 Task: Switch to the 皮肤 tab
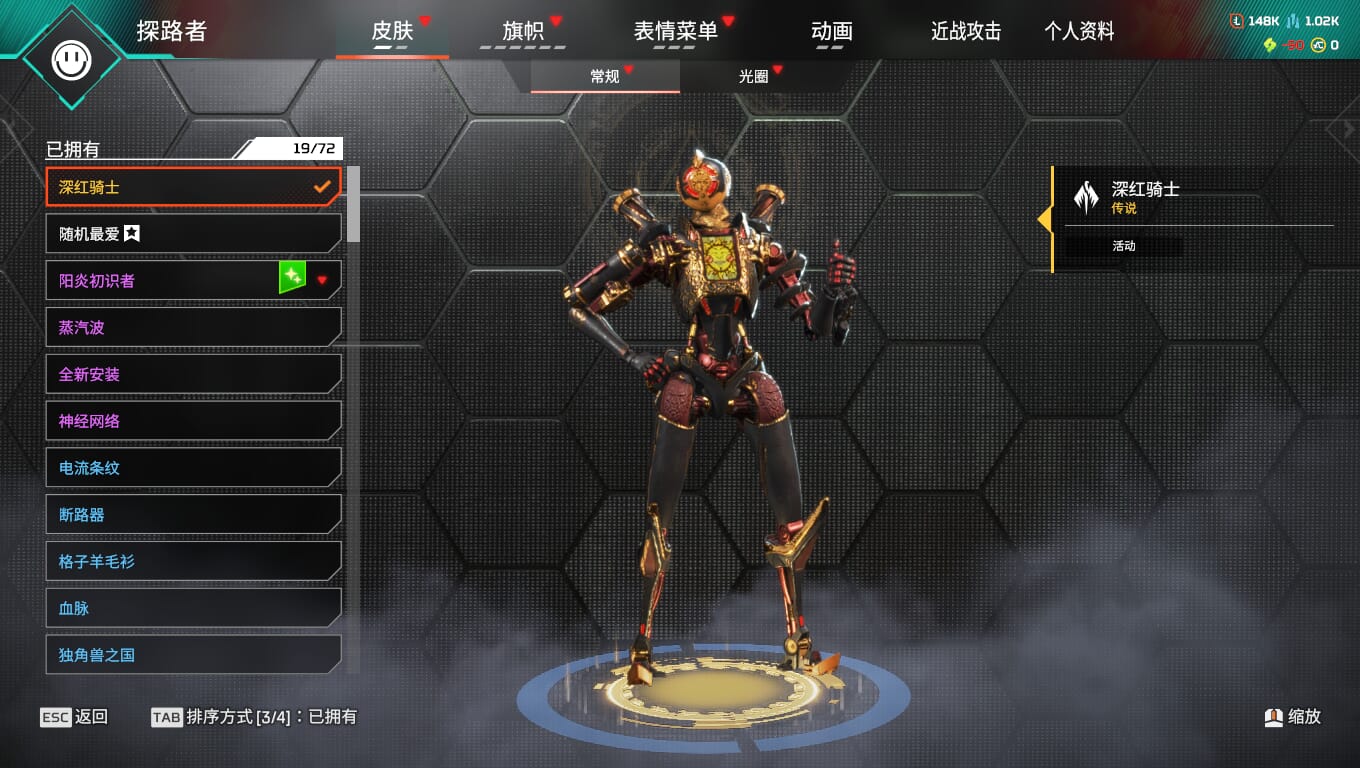pyautogui.click(x=392, y=31)
